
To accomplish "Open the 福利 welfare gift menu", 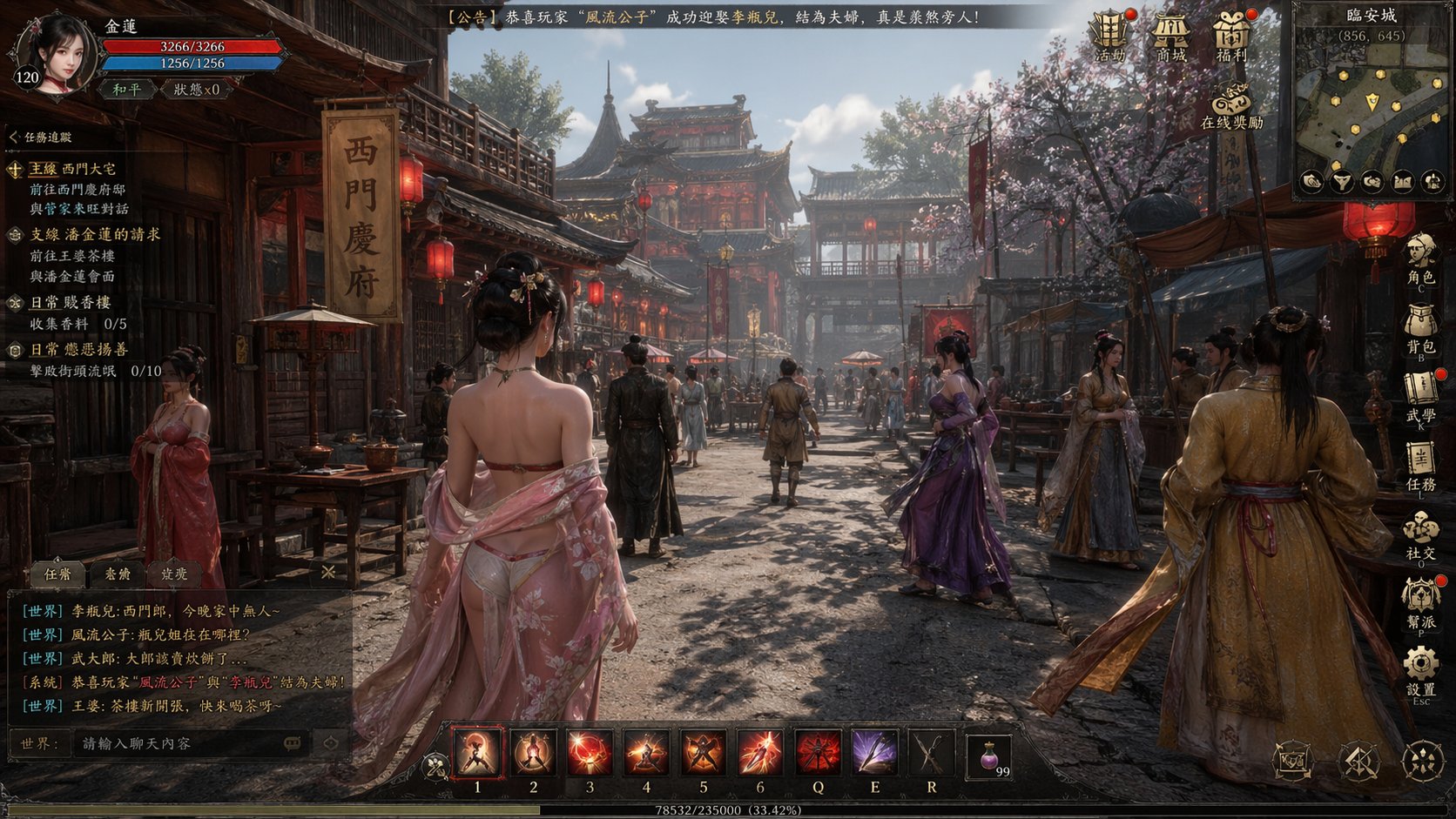I will (x=1232, y=35).
